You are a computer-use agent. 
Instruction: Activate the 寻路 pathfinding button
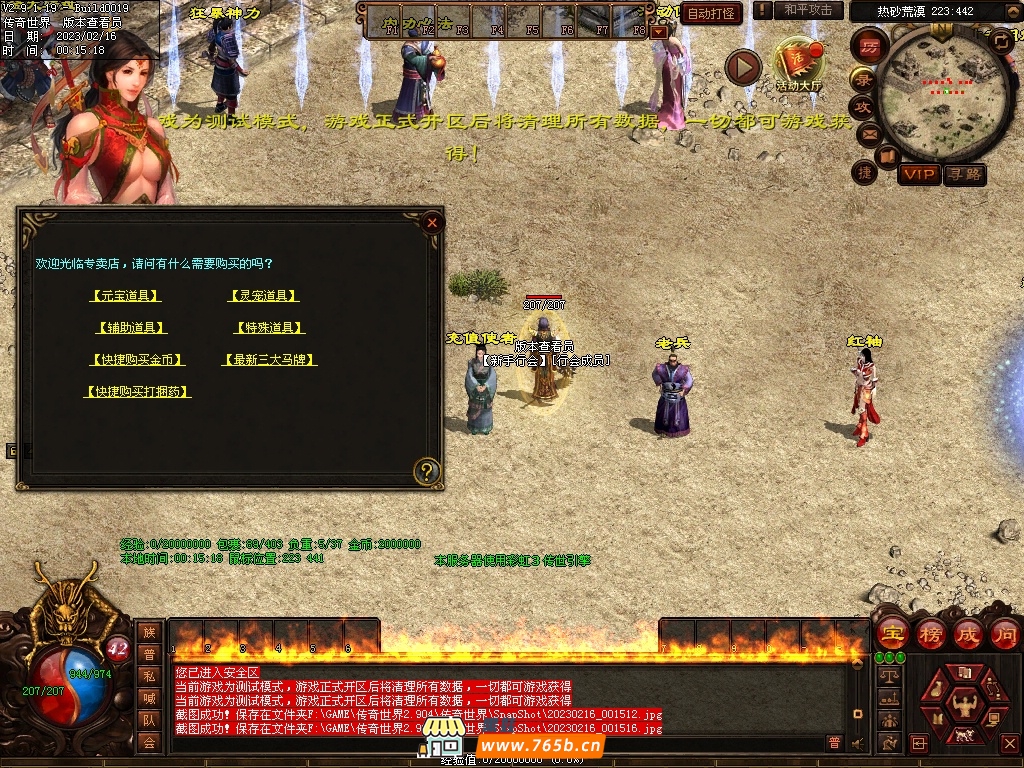(x=964, y=175)
